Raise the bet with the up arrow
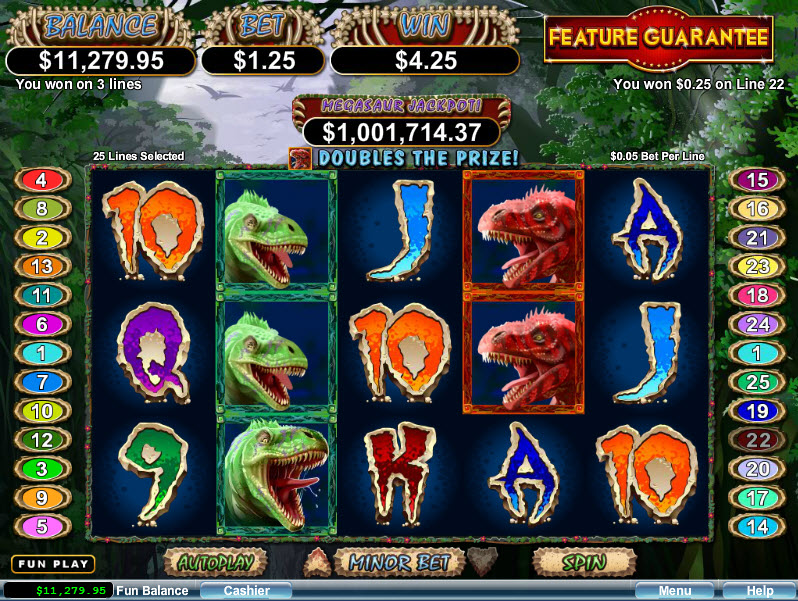This screenshot has width=798, height=601. pyautogui.click(x=319, y=560)
